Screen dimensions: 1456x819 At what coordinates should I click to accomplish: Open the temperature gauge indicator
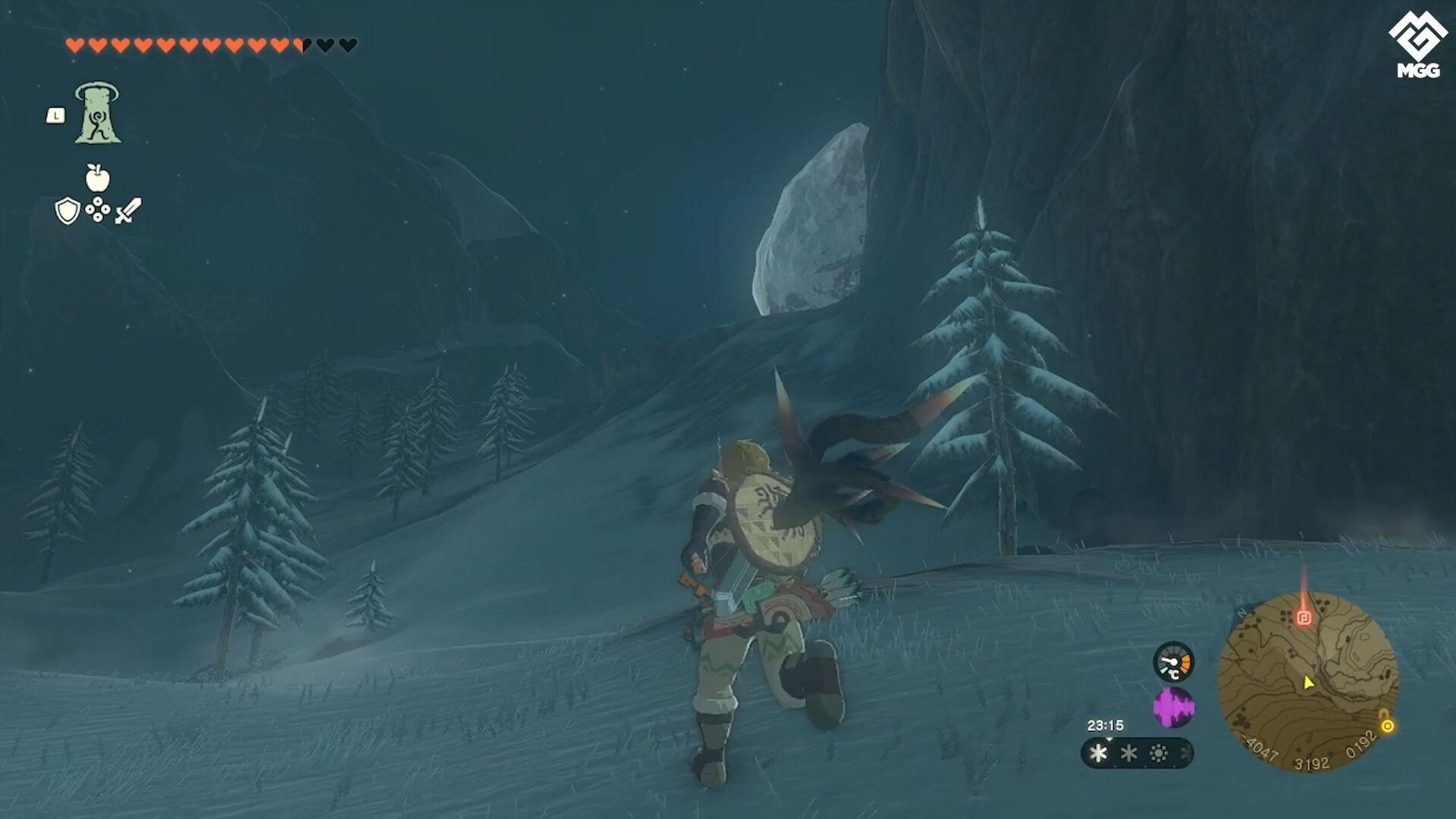coord(1173,664)
